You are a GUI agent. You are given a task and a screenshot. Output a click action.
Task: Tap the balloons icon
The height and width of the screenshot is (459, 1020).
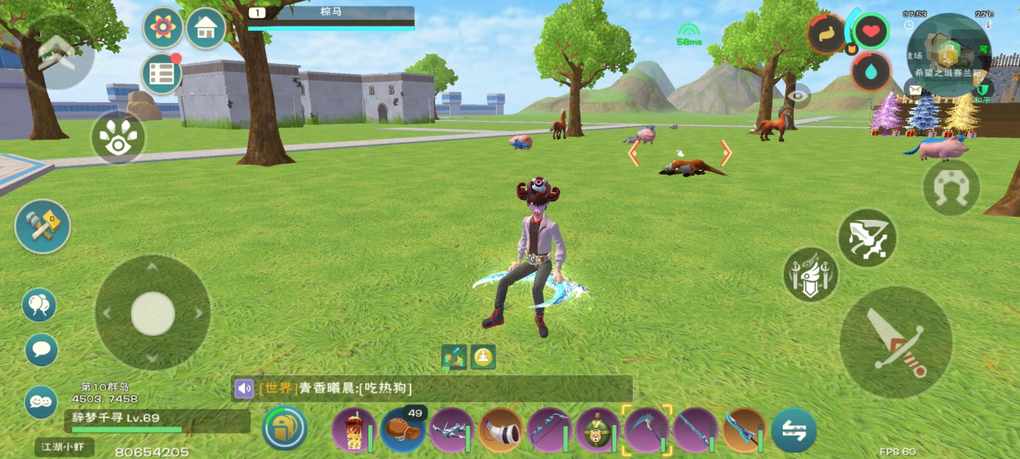[40, 305]
